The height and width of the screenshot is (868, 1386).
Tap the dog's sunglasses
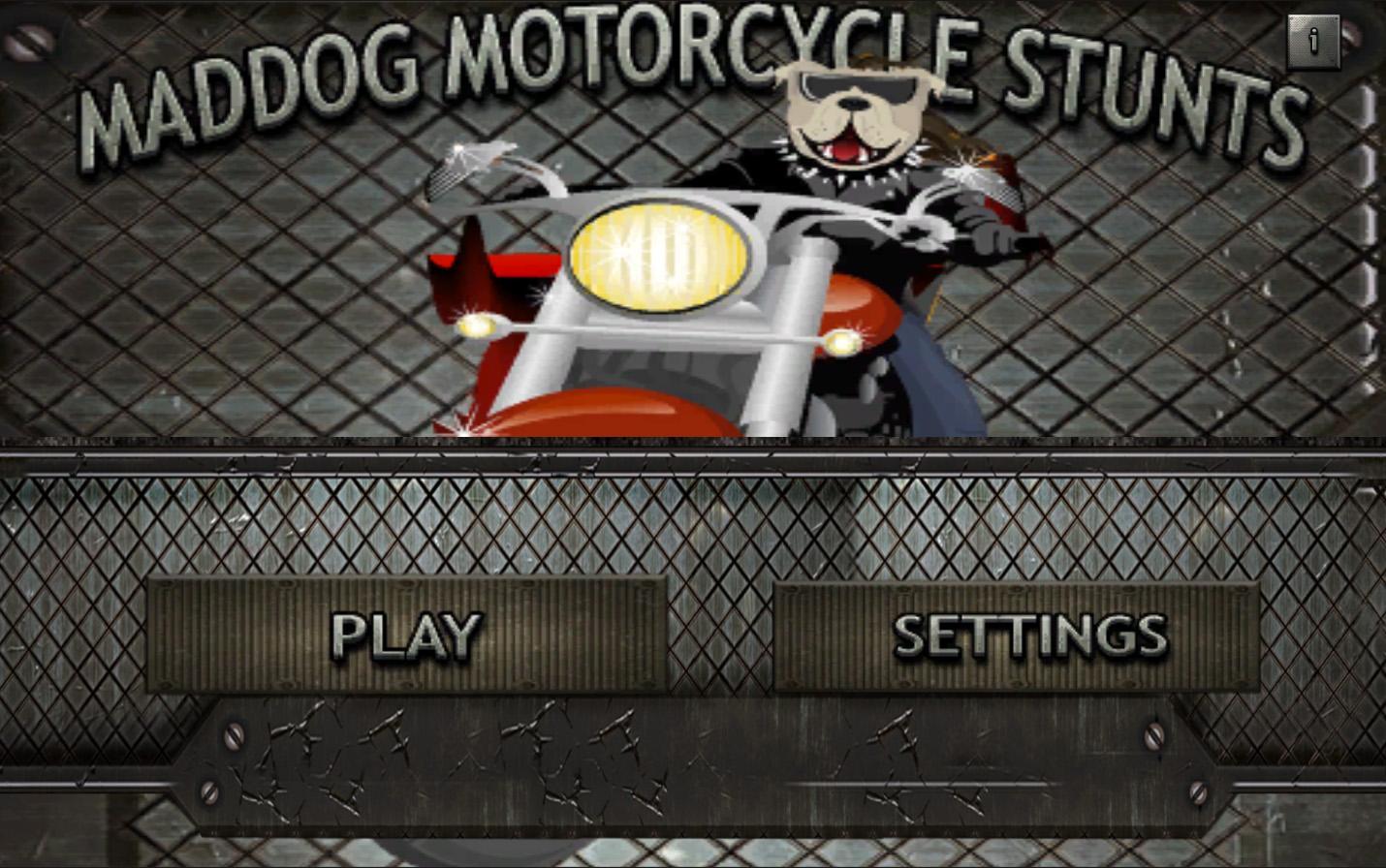858,87
